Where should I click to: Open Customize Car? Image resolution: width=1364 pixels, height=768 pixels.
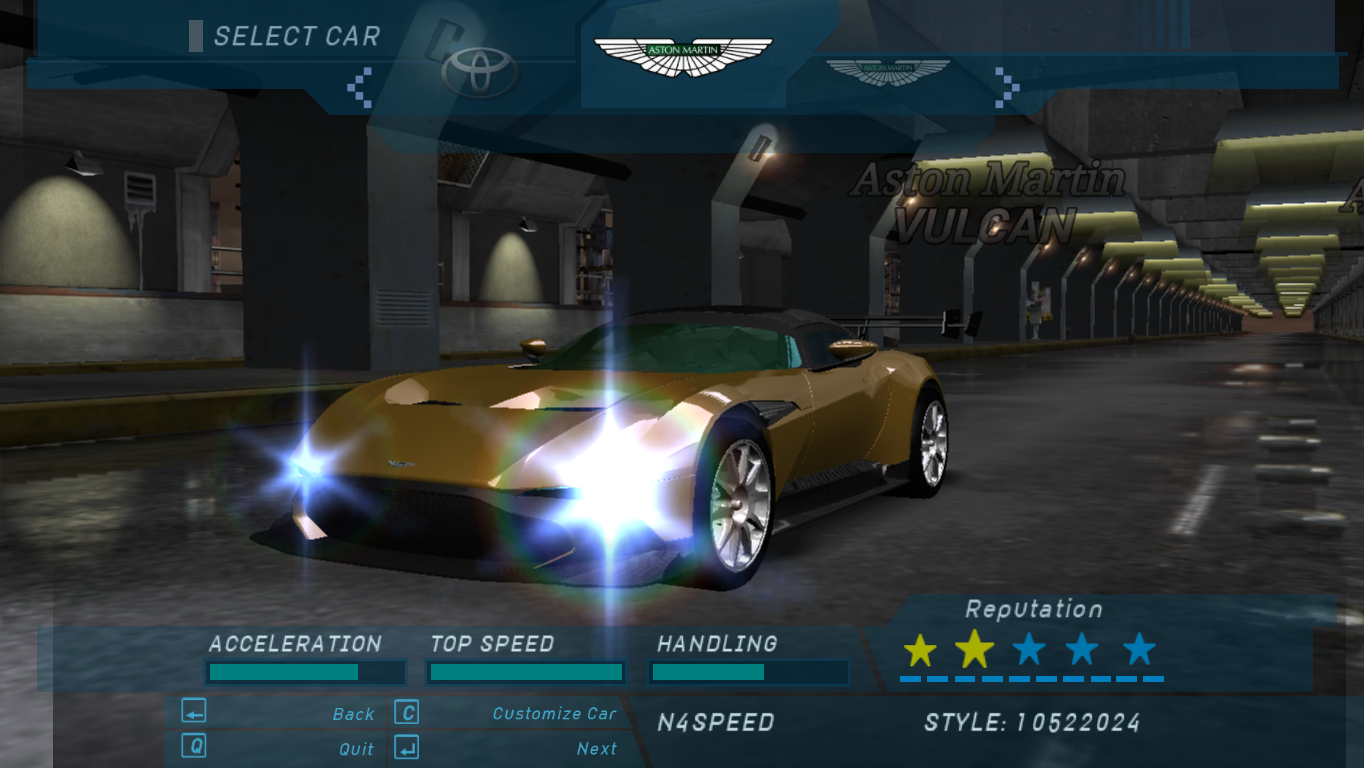click(x=554, y=714)
